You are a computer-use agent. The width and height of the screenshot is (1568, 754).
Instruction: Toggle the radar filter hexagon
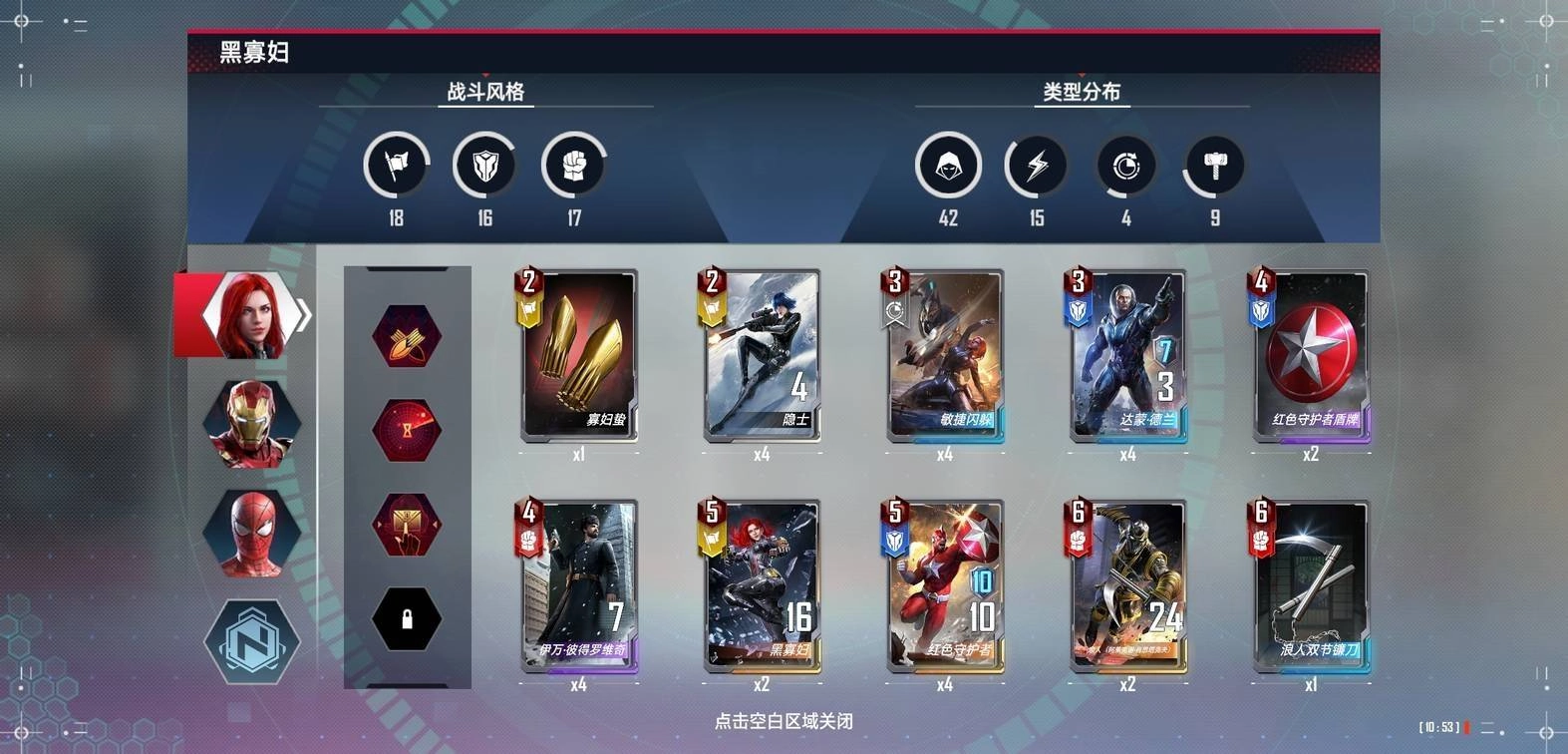[407, 431]
